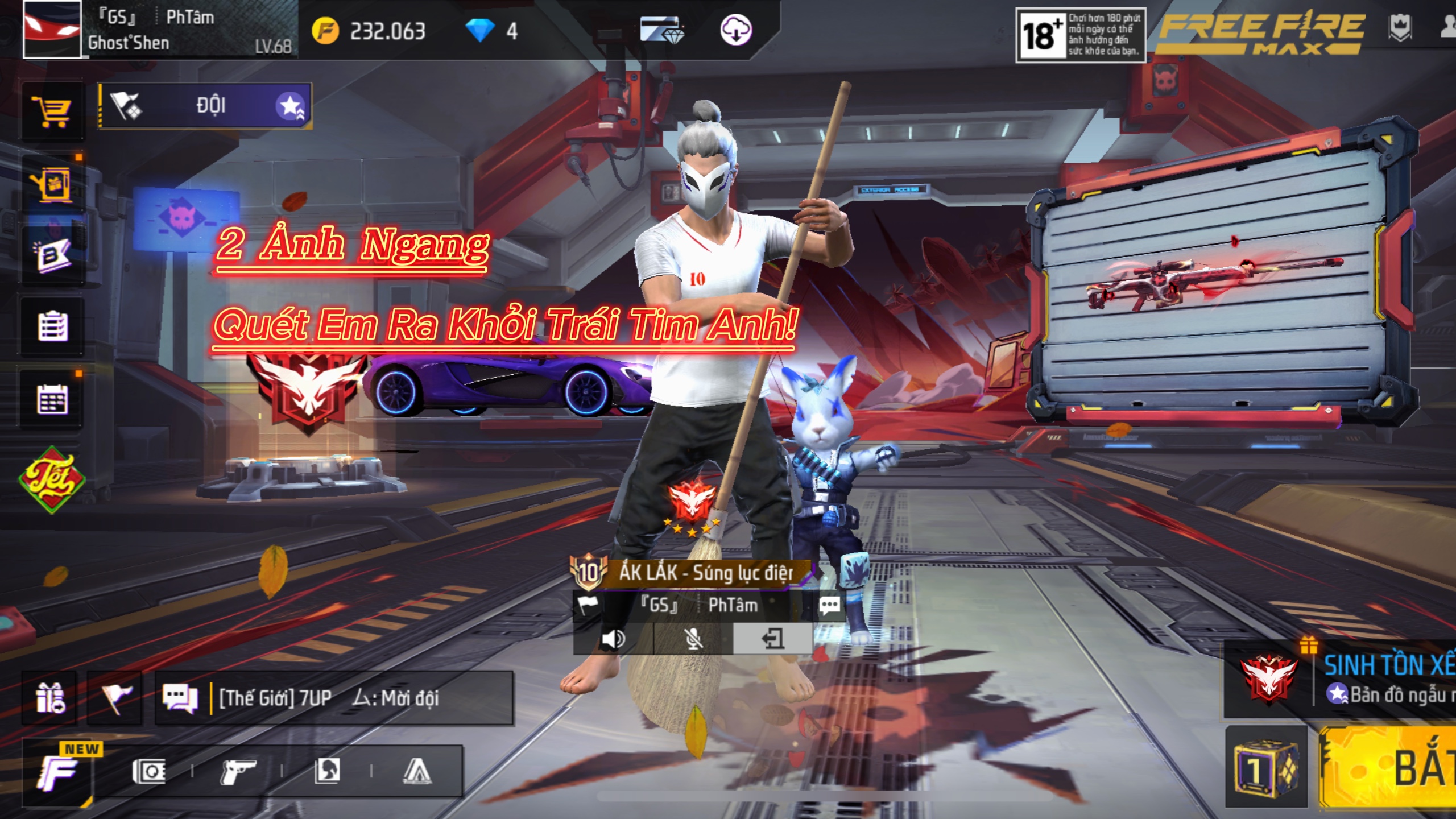Open the diamond top-up card icon

coord(661,30)
